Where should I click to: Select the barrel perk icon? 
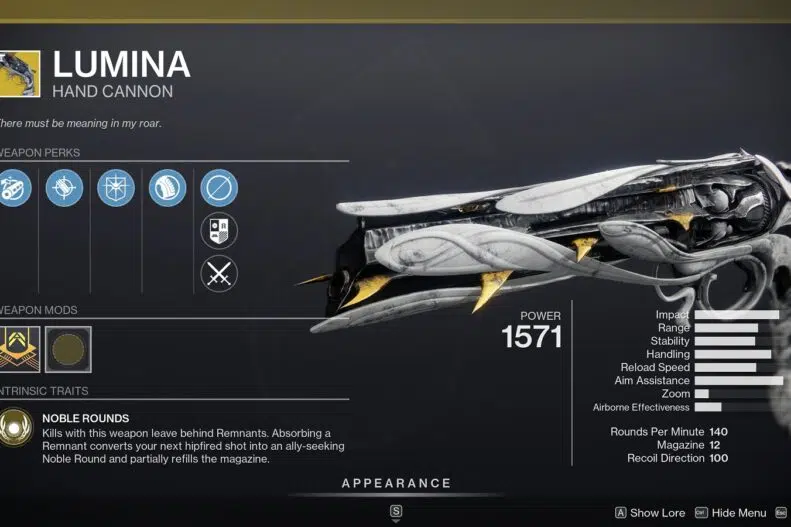[14, 188]
